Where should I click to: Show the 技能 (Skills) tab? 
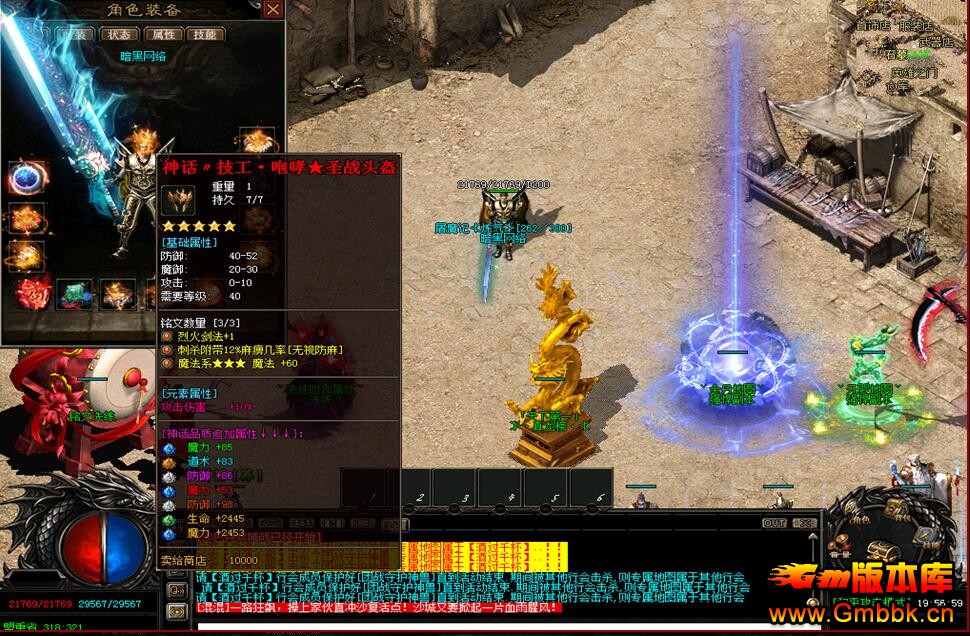click(203, 34)
